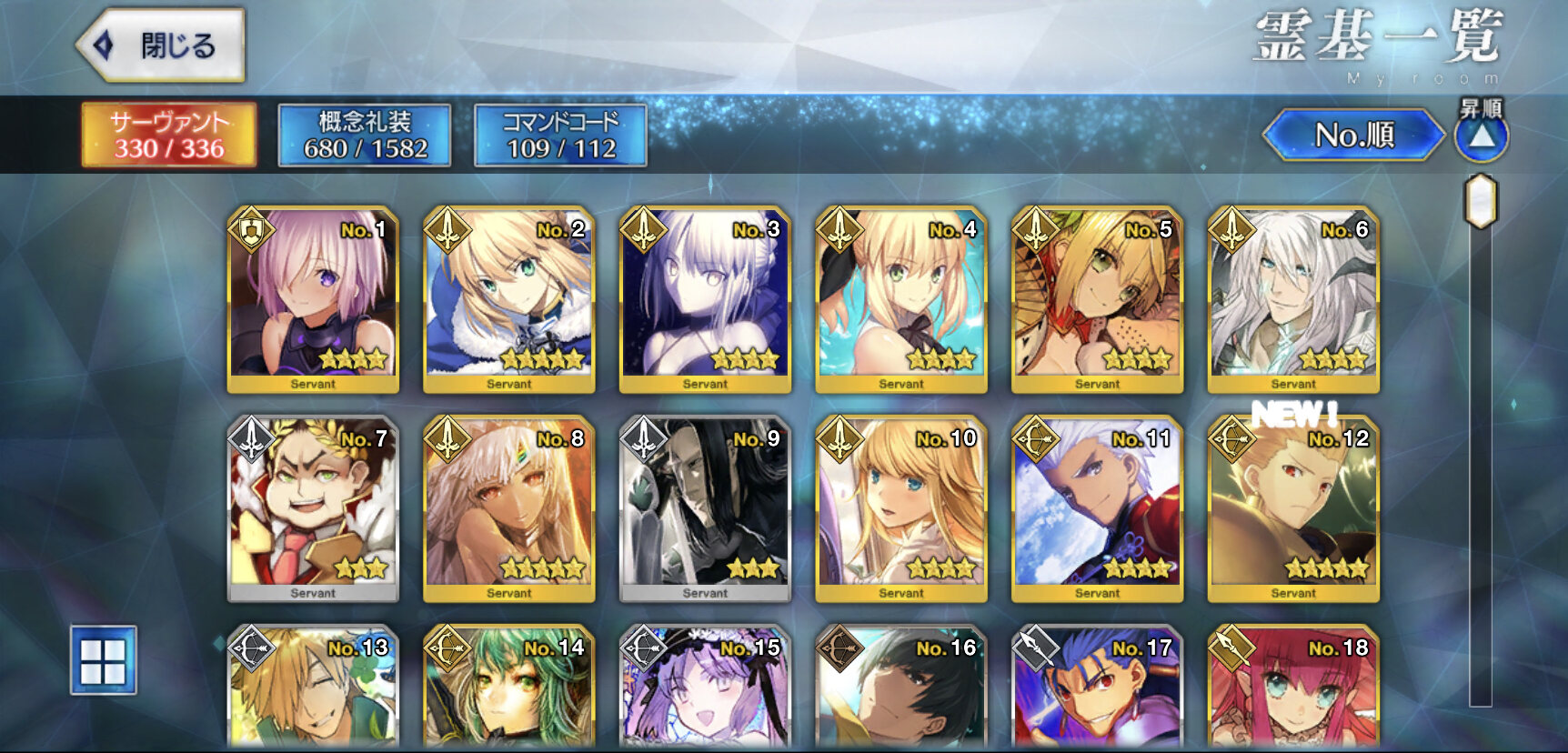Viewport: 1568px width, 753px height.
Task: Open servant card No. 3
Action: 705,298
